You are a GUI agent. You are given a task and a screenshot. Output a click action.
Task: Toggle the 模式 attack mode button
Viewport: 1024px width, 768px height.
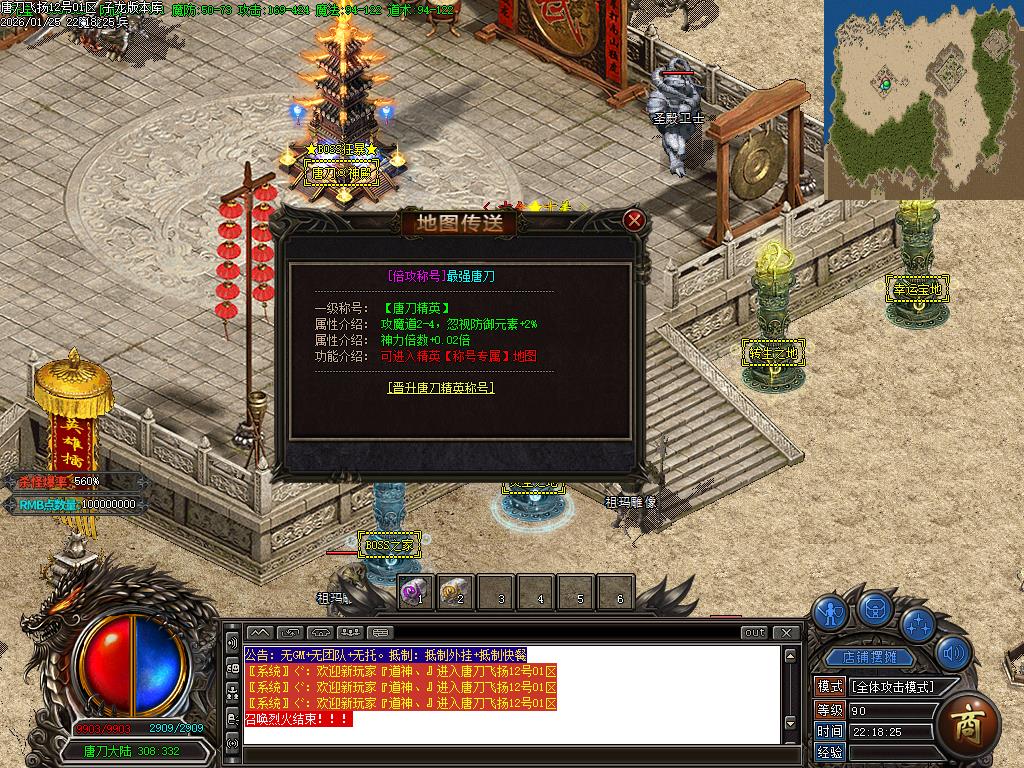830,687
